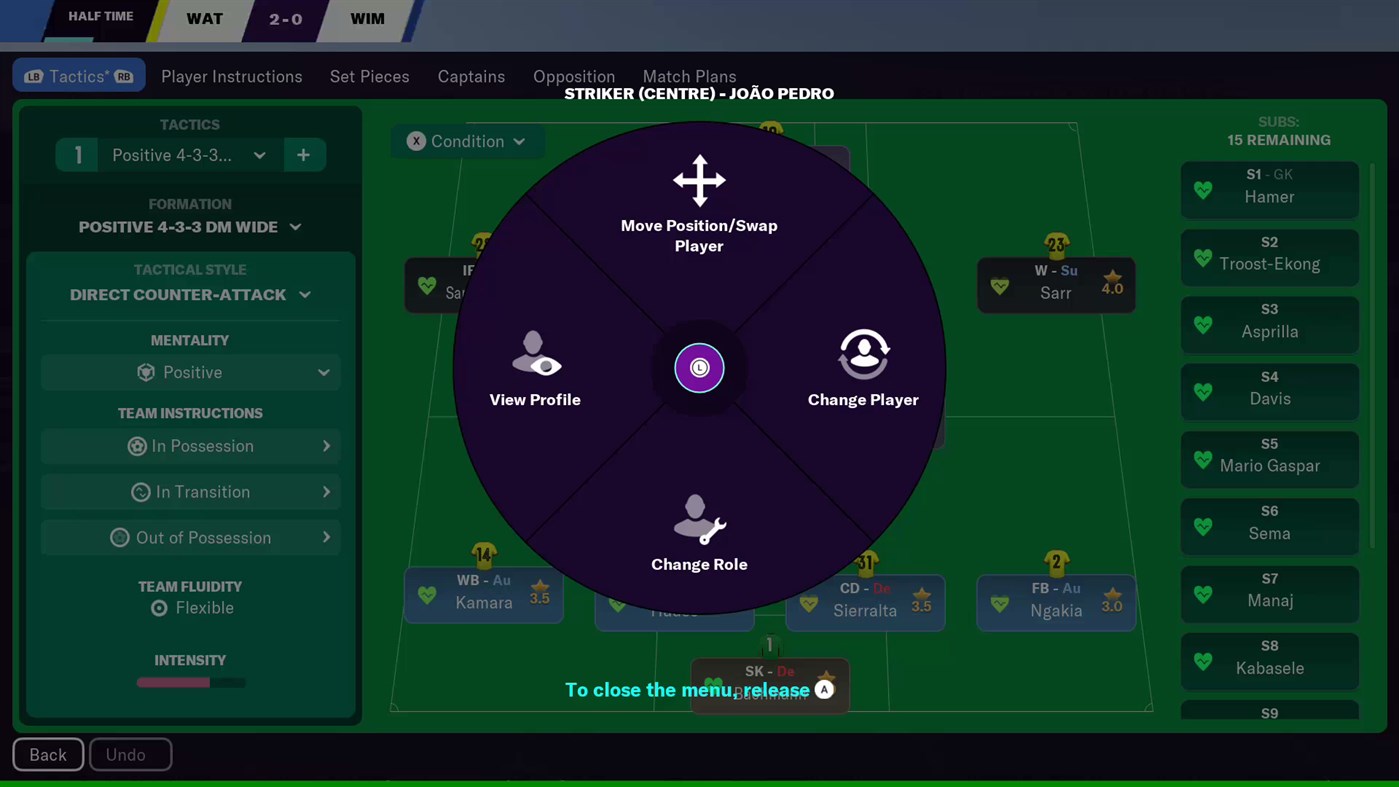Open the Opposition screen
The width and height of the screenshot is (1399, 787).
573,76
